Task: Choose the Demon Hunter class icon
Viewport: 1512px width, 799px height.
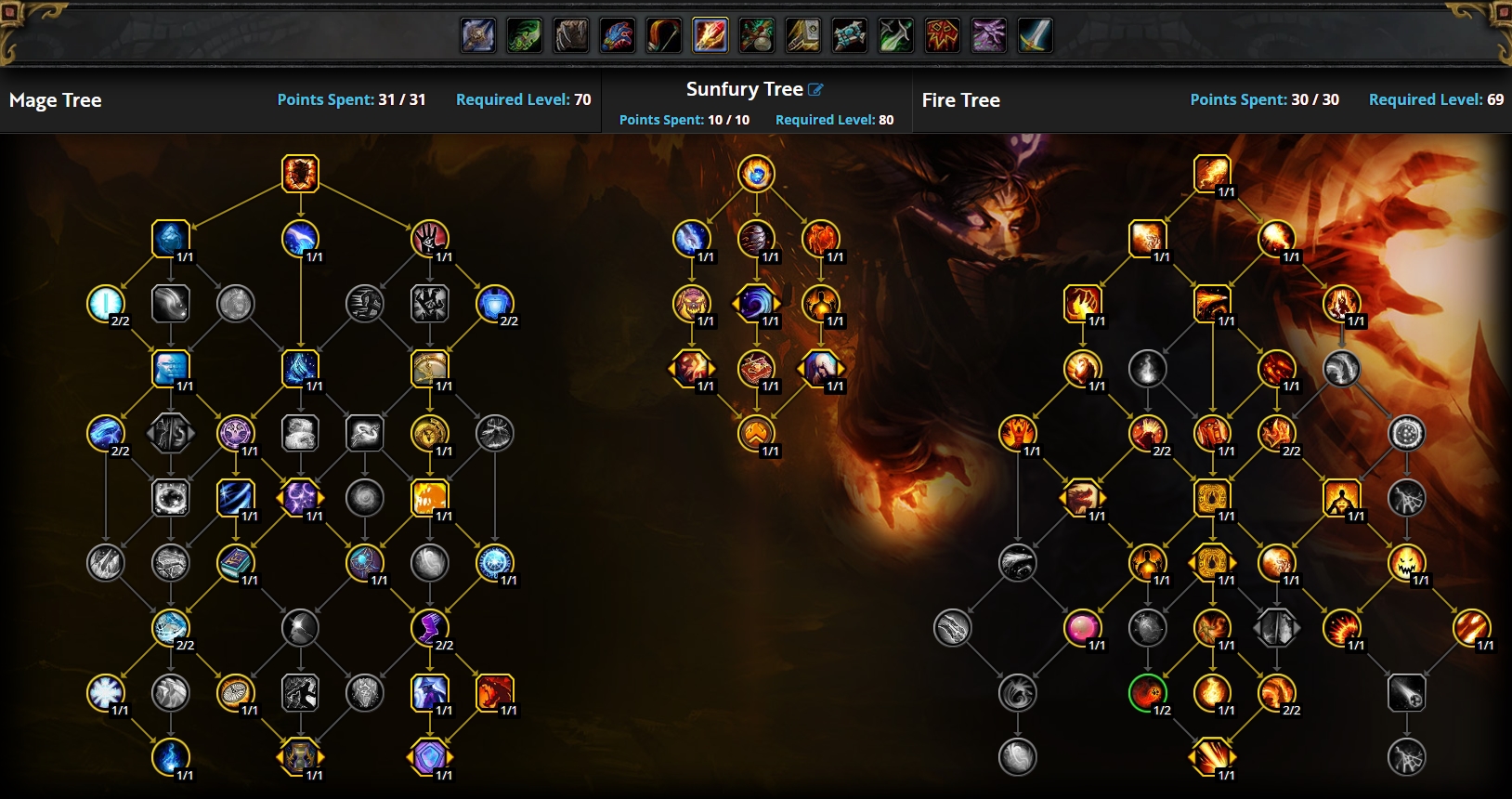Action: pyautogui.click(x=525, y=36)
